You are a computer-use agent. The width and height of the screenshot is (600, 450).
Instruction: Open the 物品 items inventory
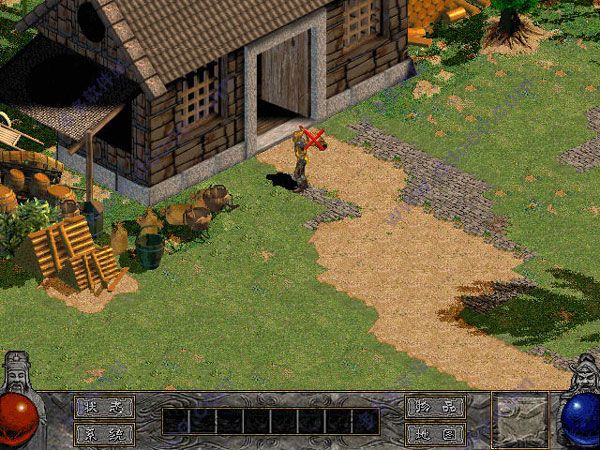[x=435, y=407]
